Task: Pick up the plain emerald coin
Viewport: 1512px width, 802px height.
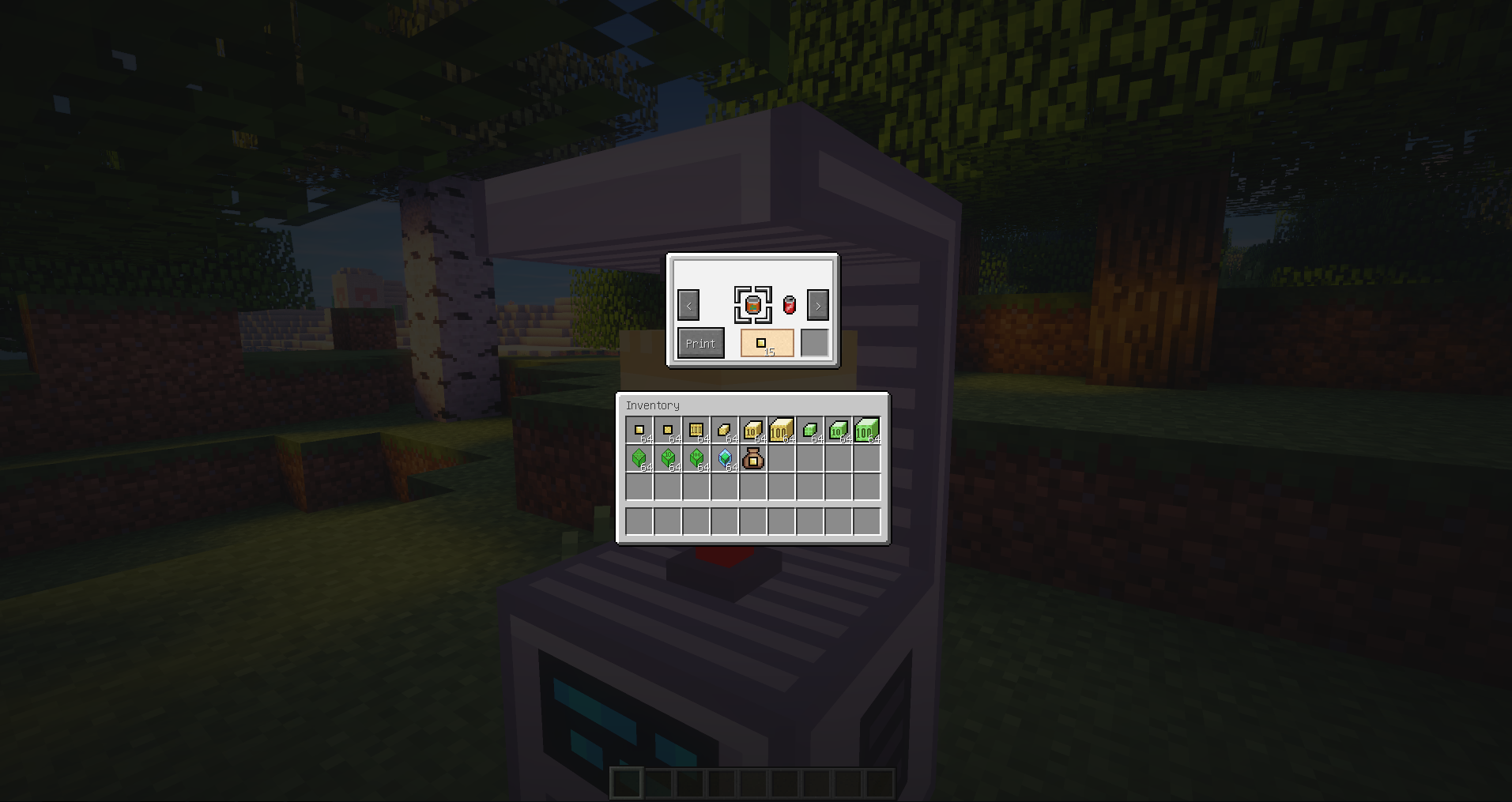Action: click(639, 459)
